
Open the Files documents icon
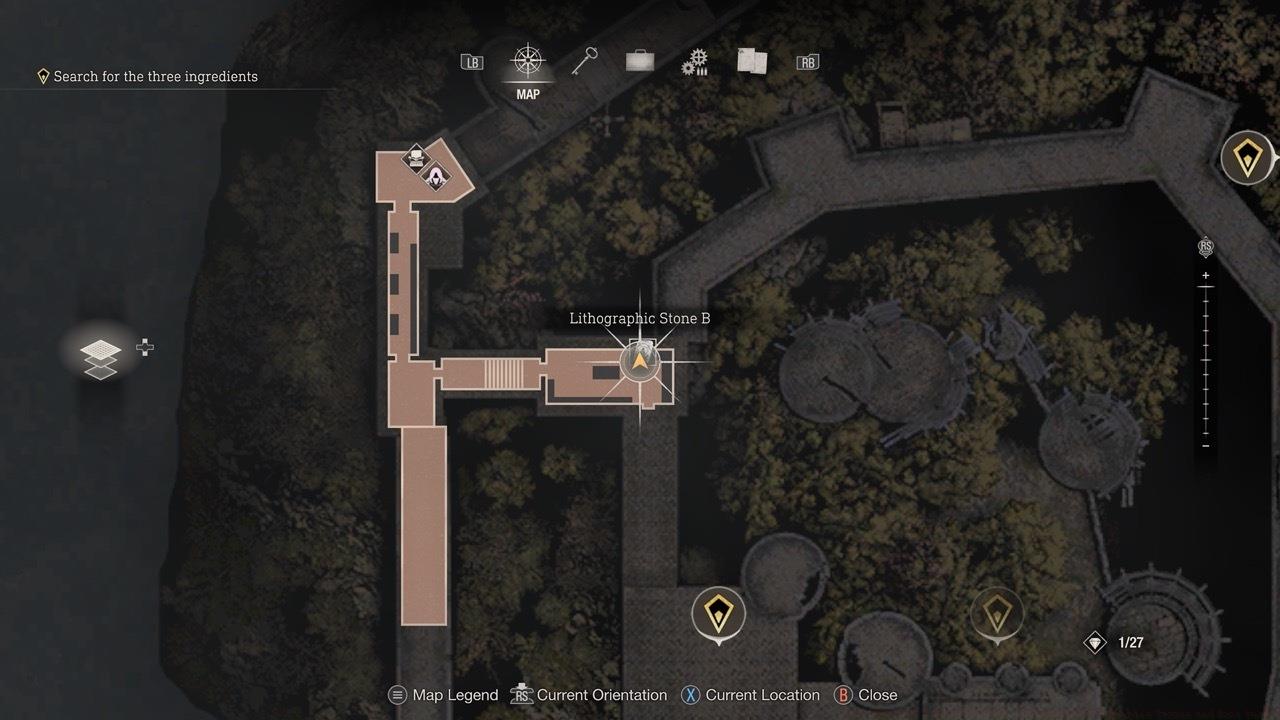click(x=751, y=60)
